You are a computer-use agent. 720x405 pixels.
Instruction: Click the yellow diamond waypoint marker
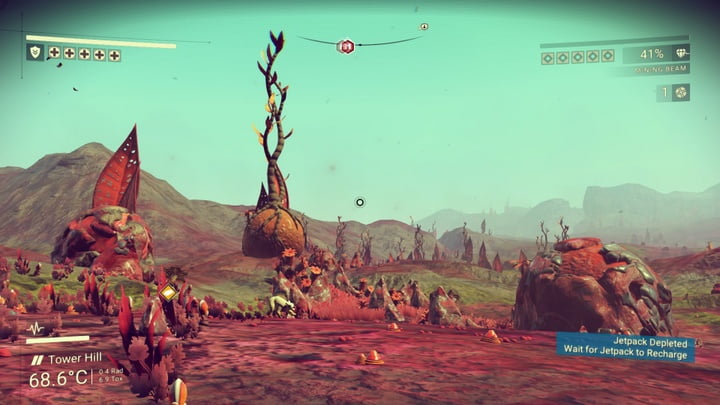pos(167,292)
